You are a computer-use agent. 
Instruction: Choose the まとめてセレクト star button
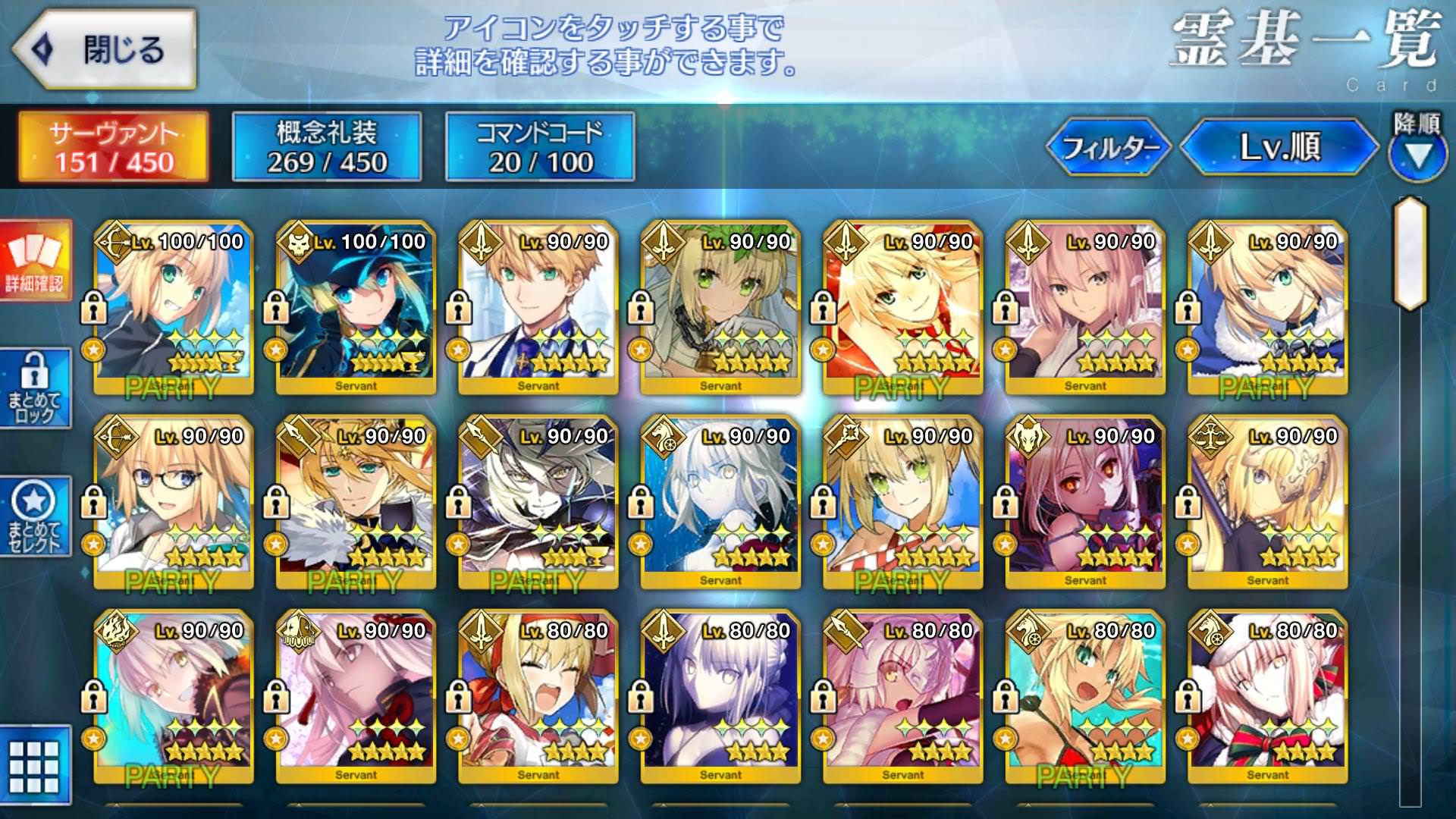tap(35, 516)
